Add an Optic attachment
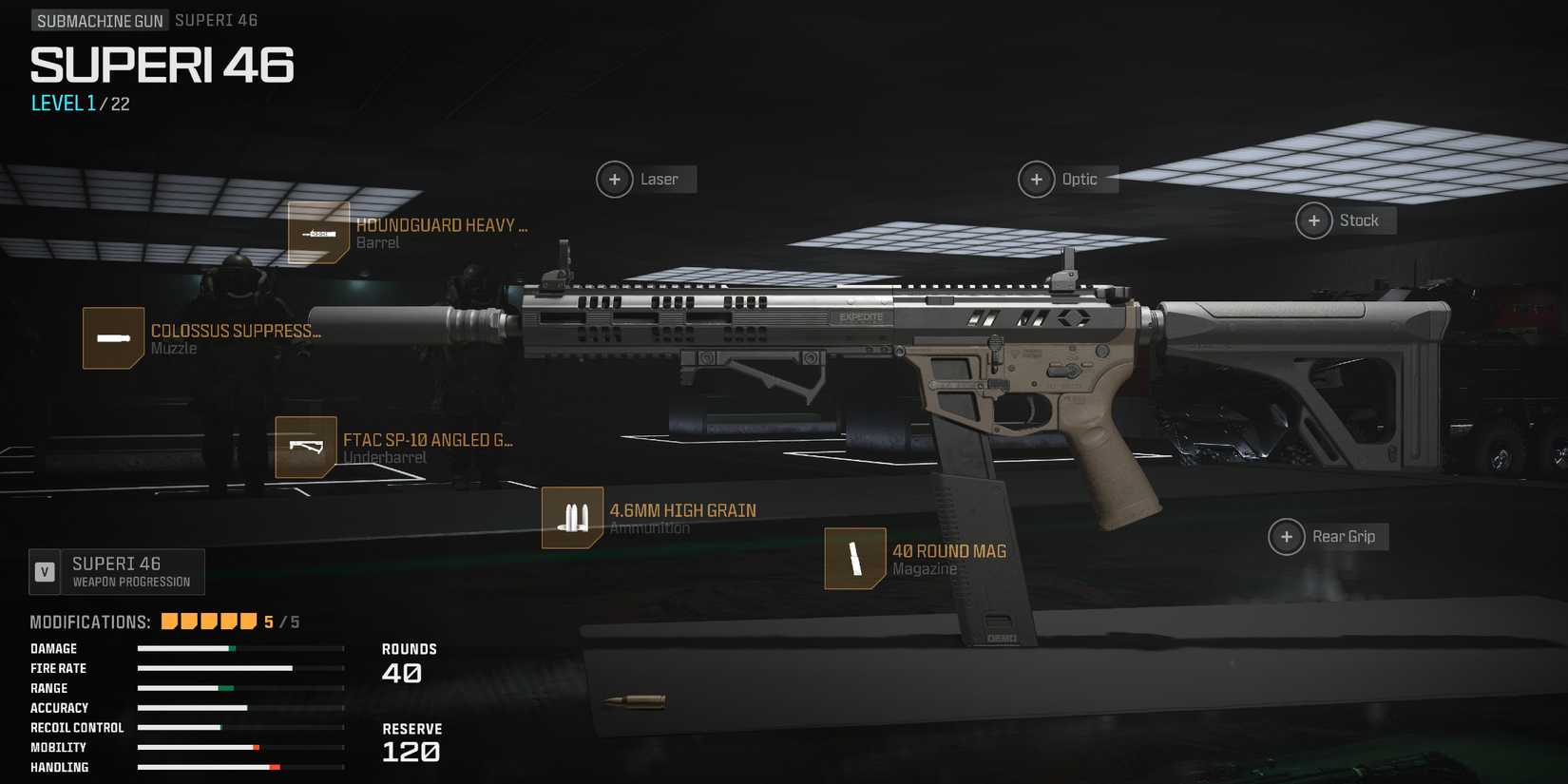1568x784 pixels. tap(1036, 179)
